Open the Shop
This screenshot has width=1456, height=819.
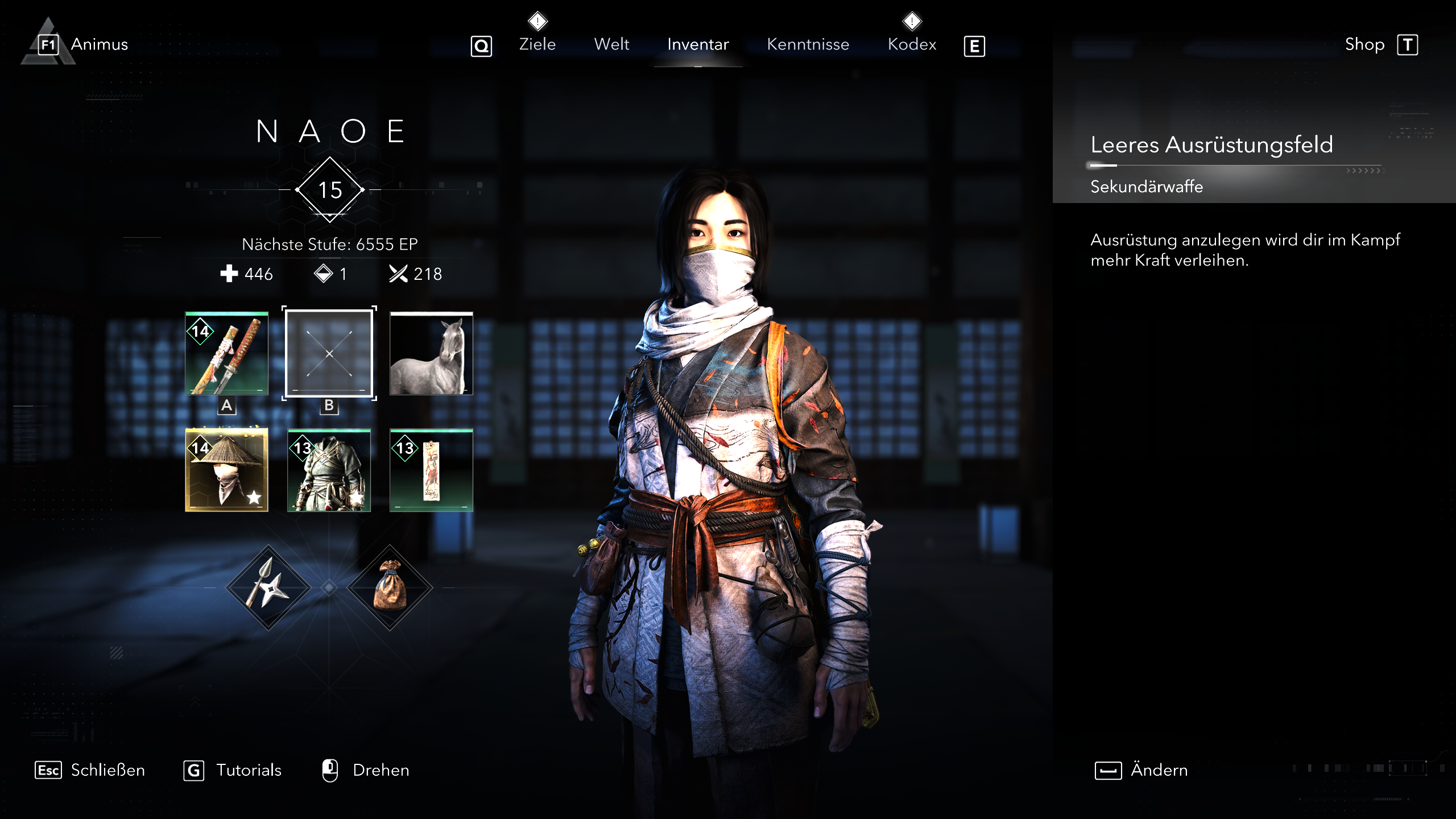click(x=1365, y=44)
